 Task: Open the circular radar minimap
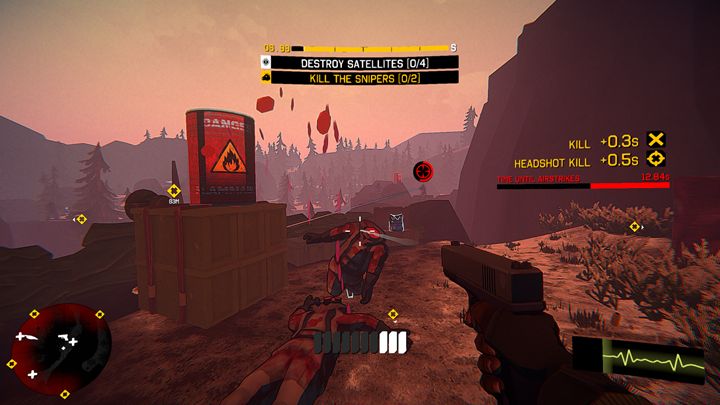click(60, 349)
